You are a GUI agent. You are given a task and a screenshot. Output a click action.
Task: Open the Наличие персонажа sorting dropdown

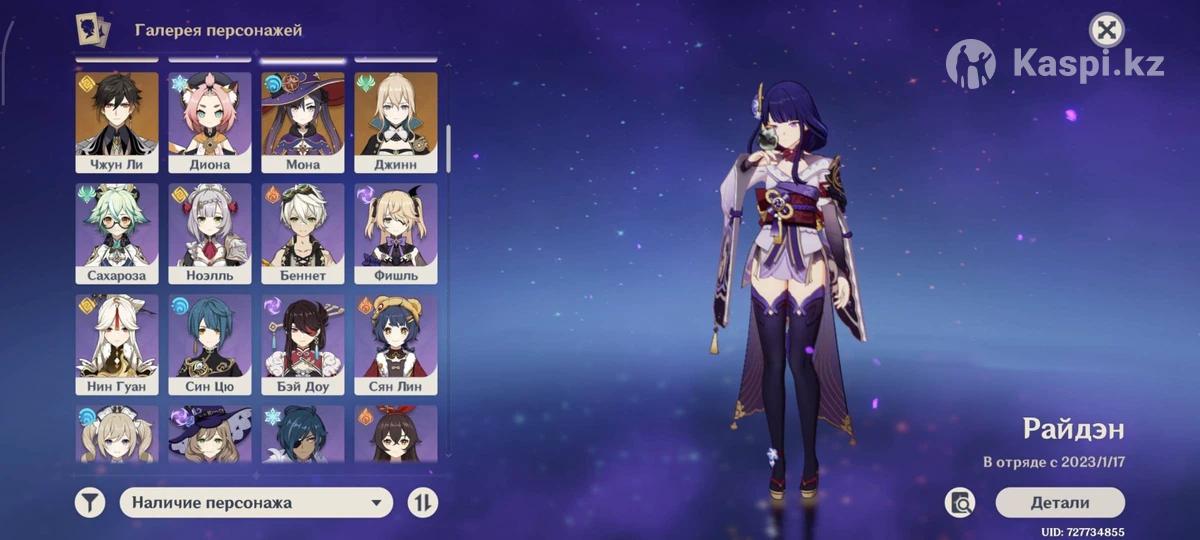(256, 503)
